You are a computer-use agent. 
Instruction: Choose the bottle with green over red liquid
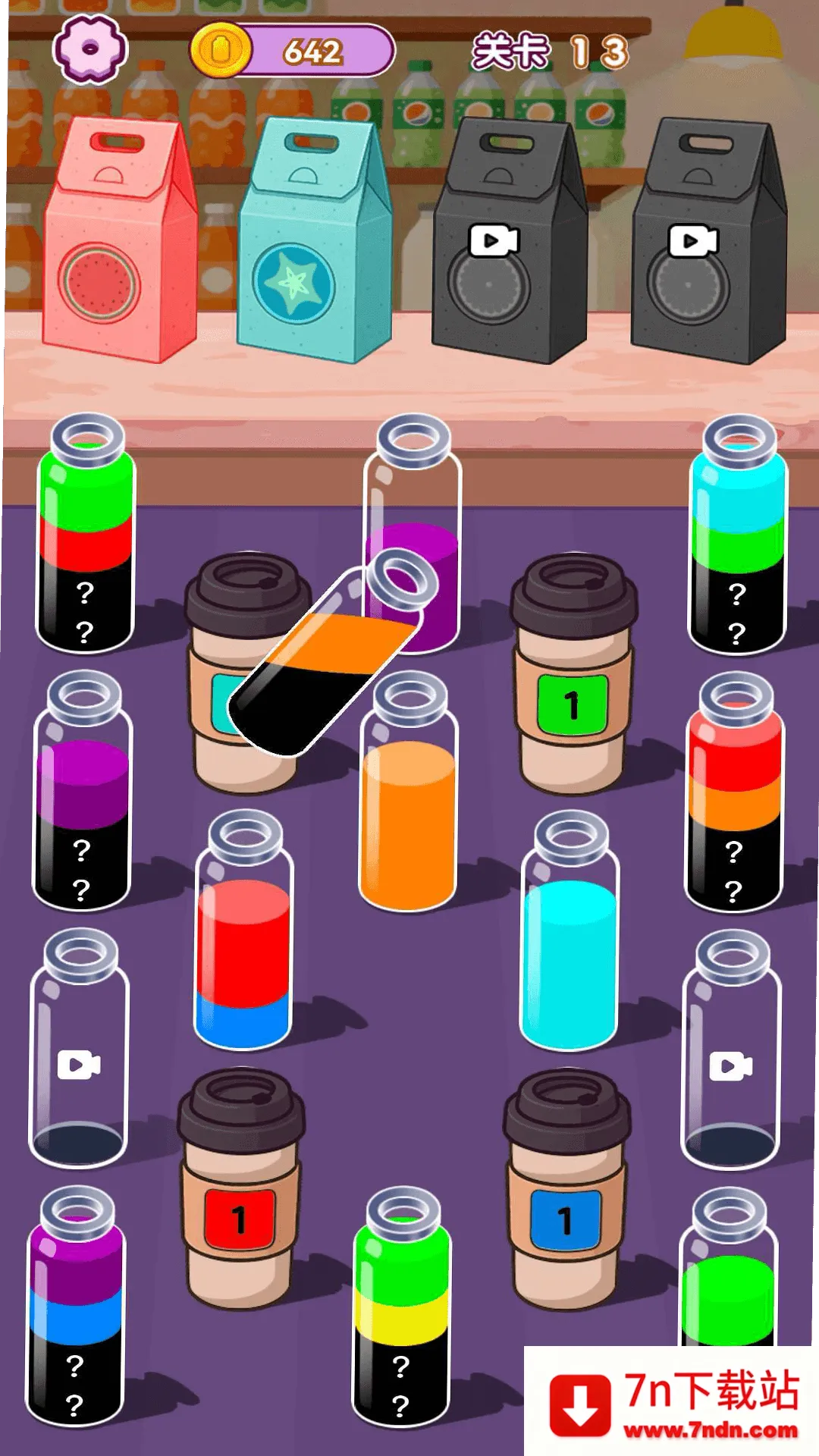[x=86, y=535]
